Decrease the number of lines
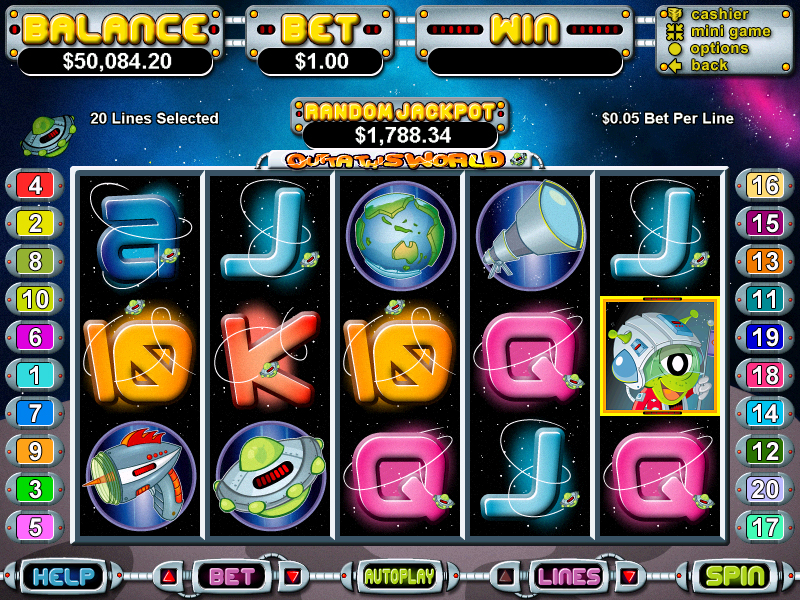Viewport: 800px width, 600px height. (x=630, y=576)
